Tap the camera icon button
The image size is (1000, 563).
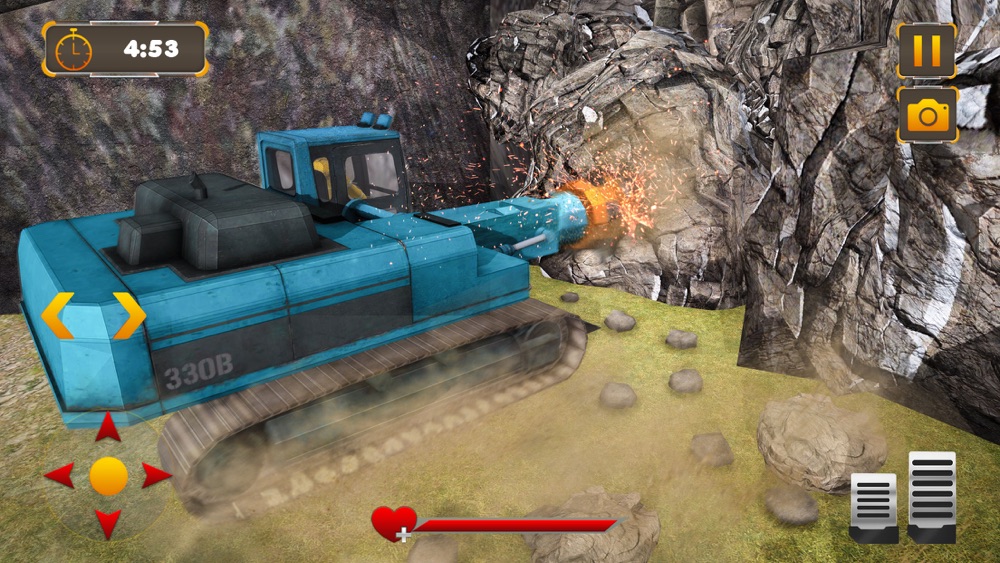click(x=927, y=115)
